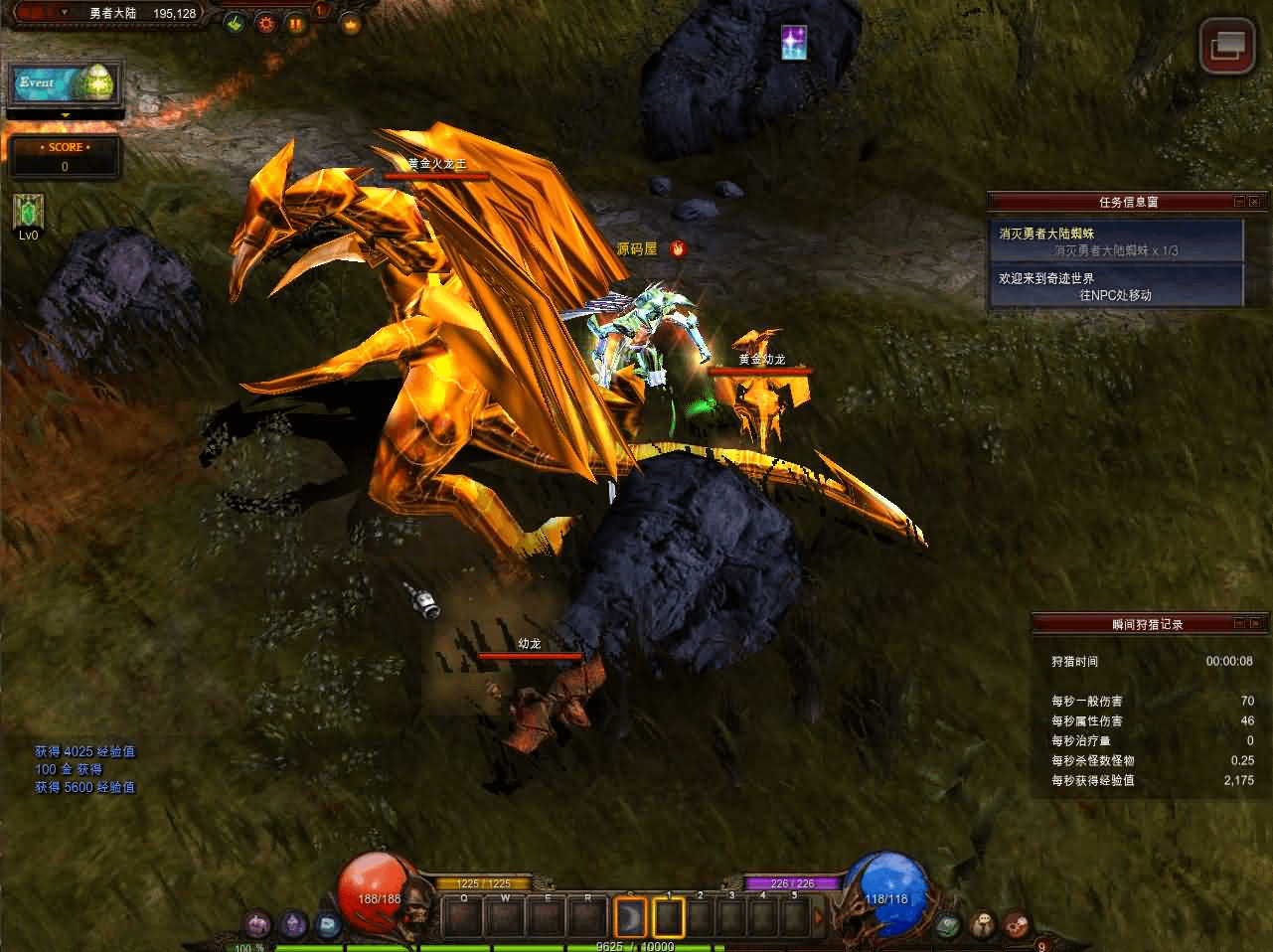1273x952 pixels.
Task: Click the orange pause icon
Action: point(296,22)
